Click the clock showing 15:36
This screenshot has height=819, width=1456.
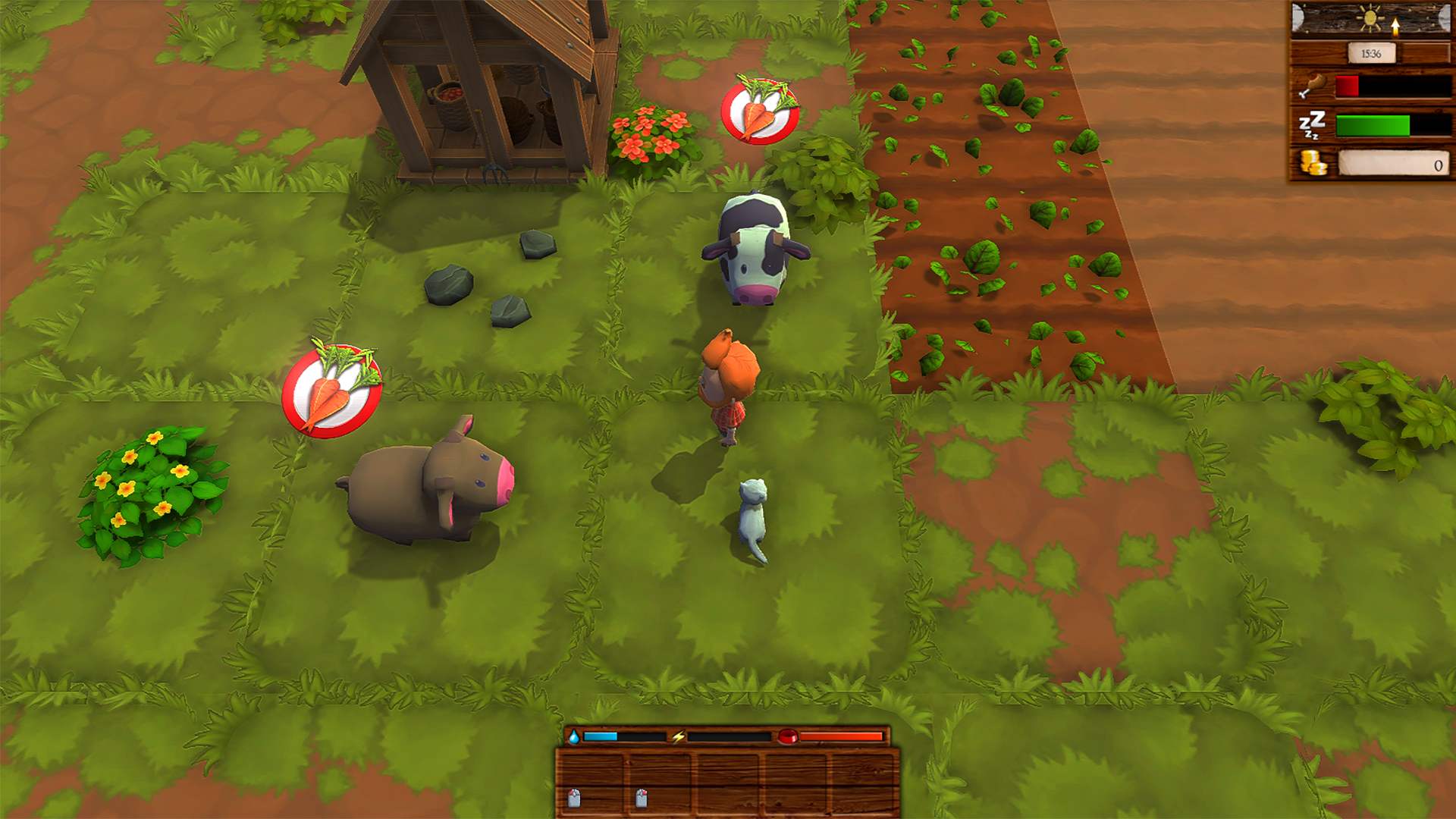(x=1373, y=53)
